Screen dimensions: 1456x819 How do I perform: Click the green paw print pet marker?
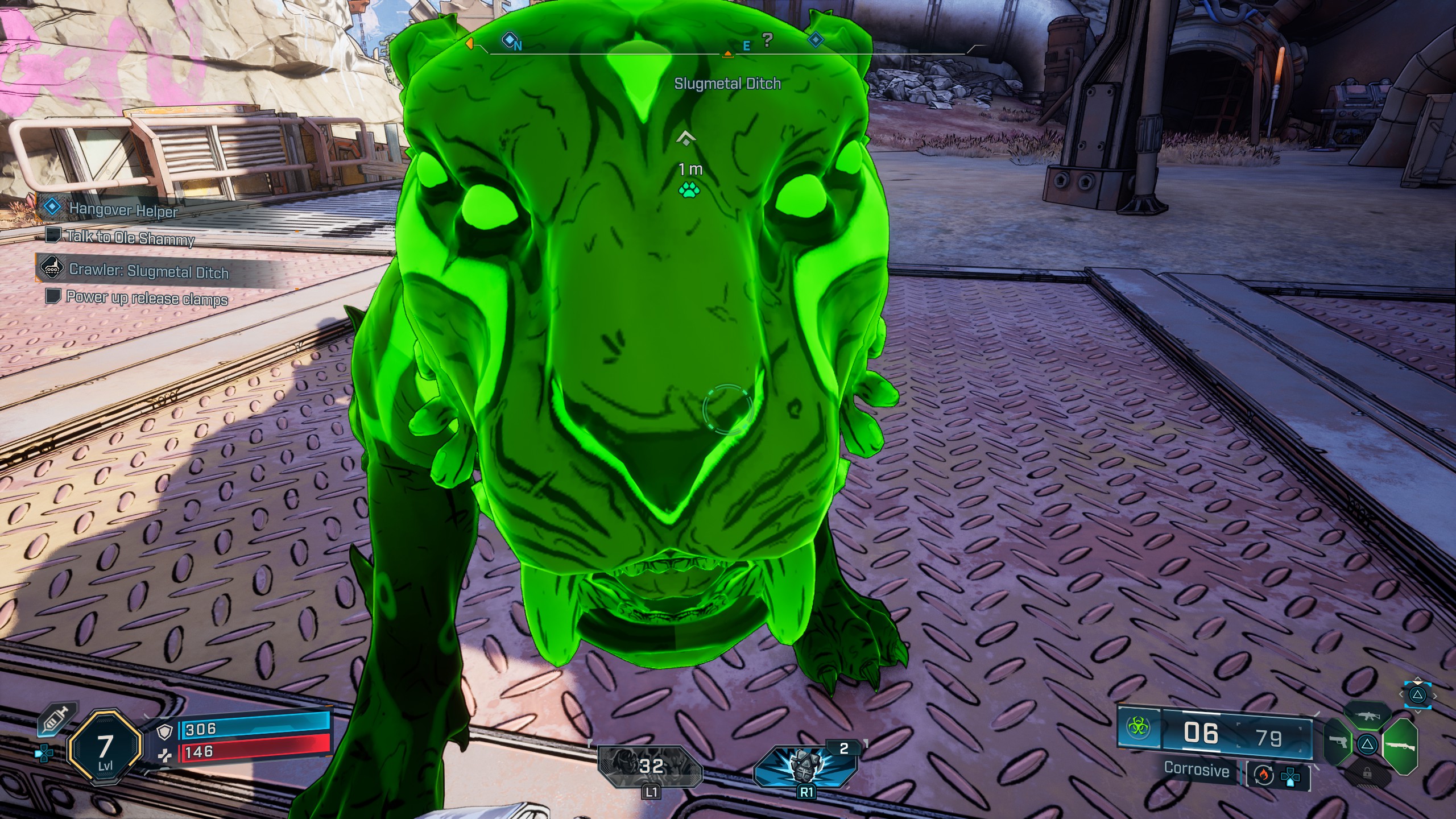tap(689, 190)
